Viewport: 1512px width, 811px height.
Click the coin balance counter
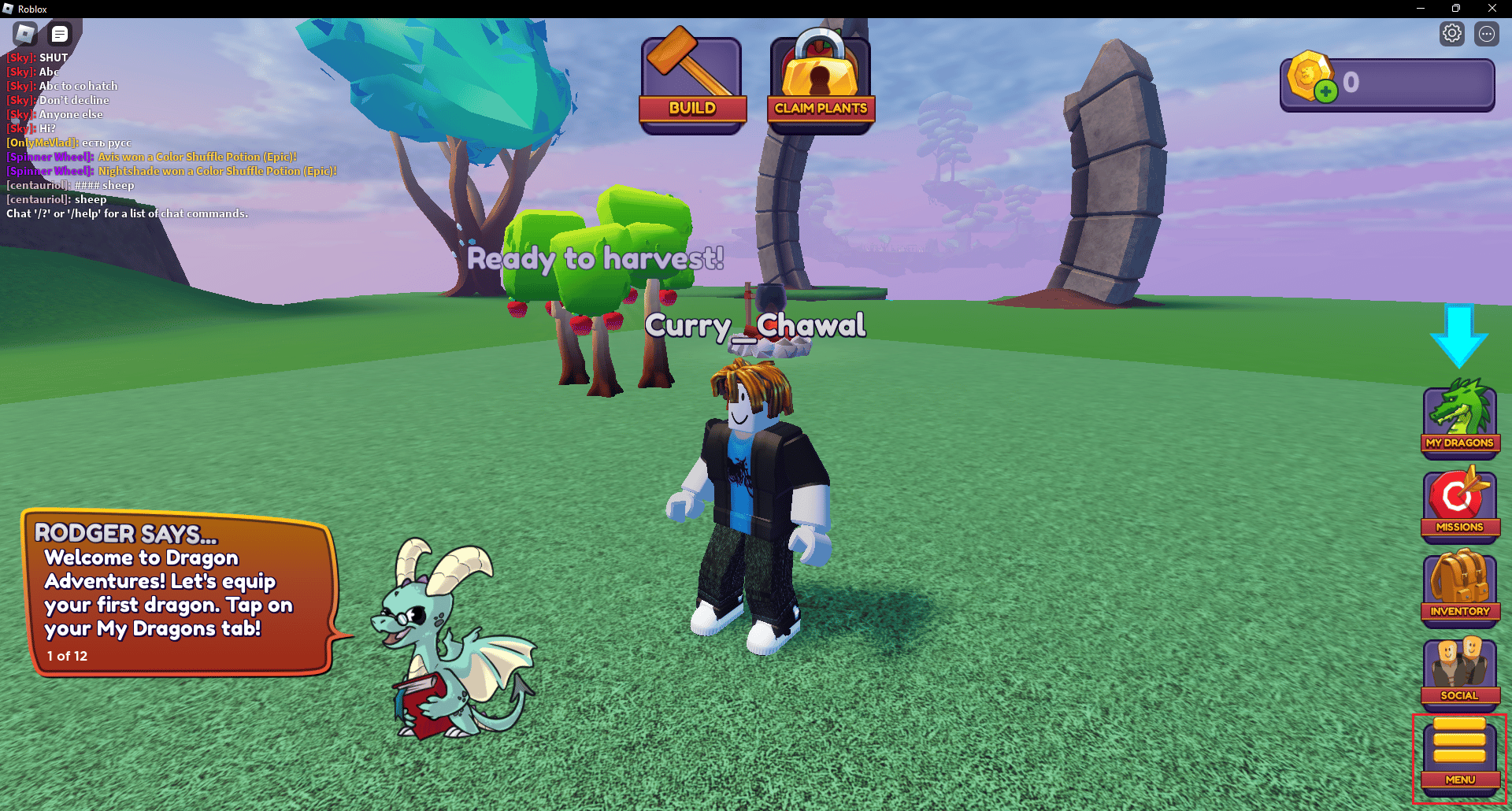click(x=1386, y=83)
